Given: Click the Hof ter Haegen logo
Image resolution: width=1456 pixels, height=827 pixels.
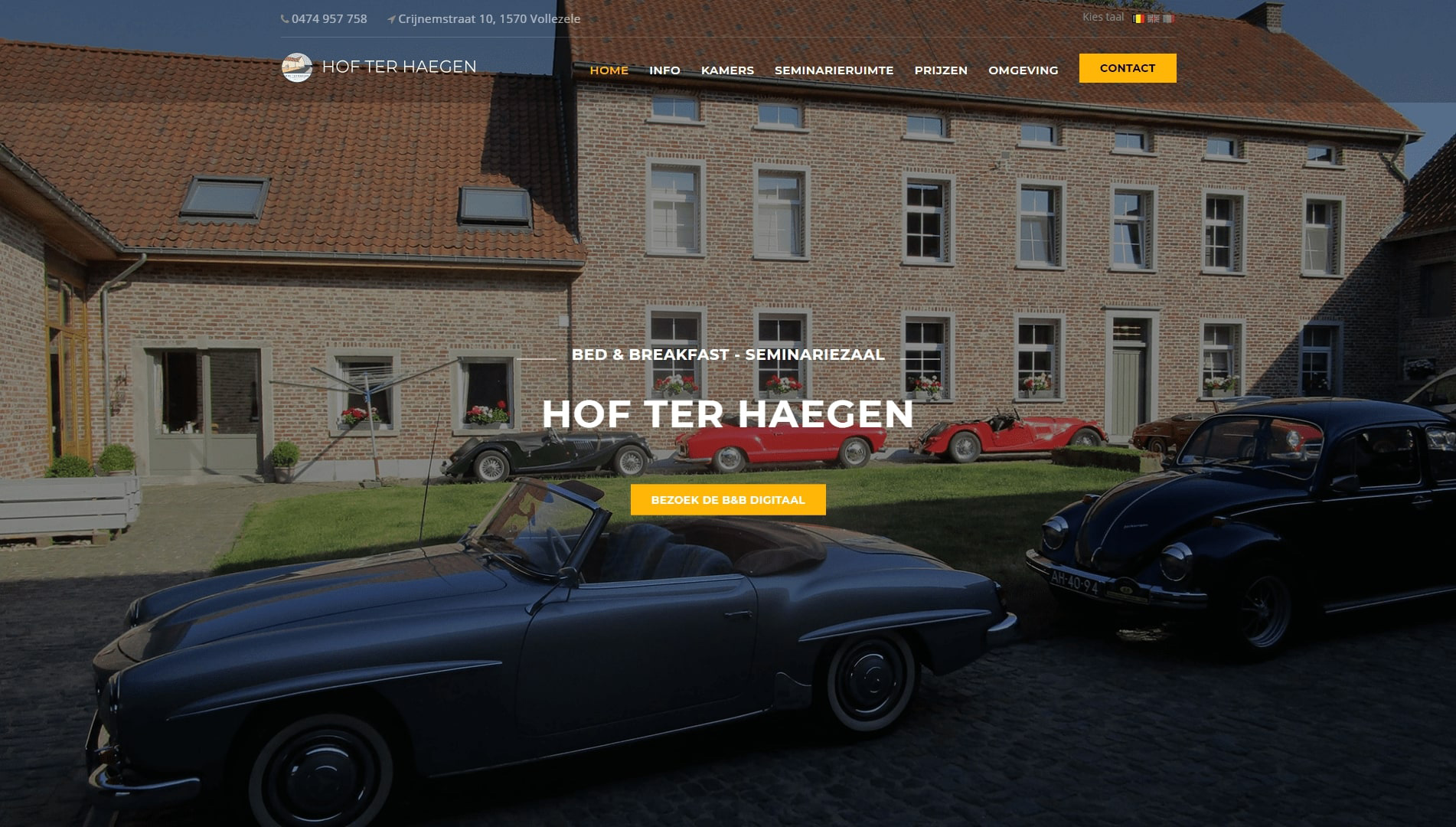Looking at the screenshot, I should tap(379, 67).
